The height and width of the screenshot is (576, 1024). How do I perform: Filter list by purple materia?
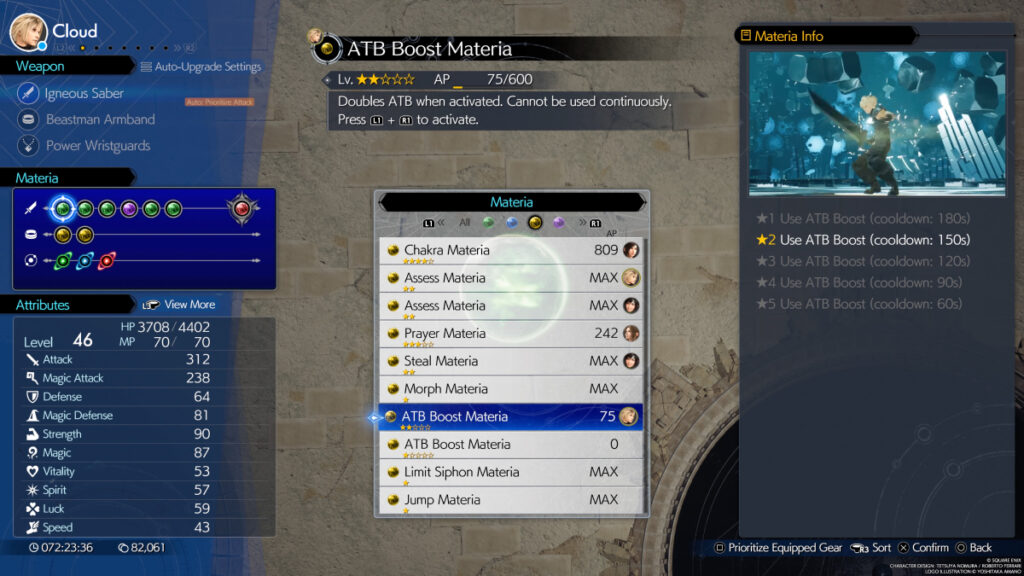tap(559, 223)
